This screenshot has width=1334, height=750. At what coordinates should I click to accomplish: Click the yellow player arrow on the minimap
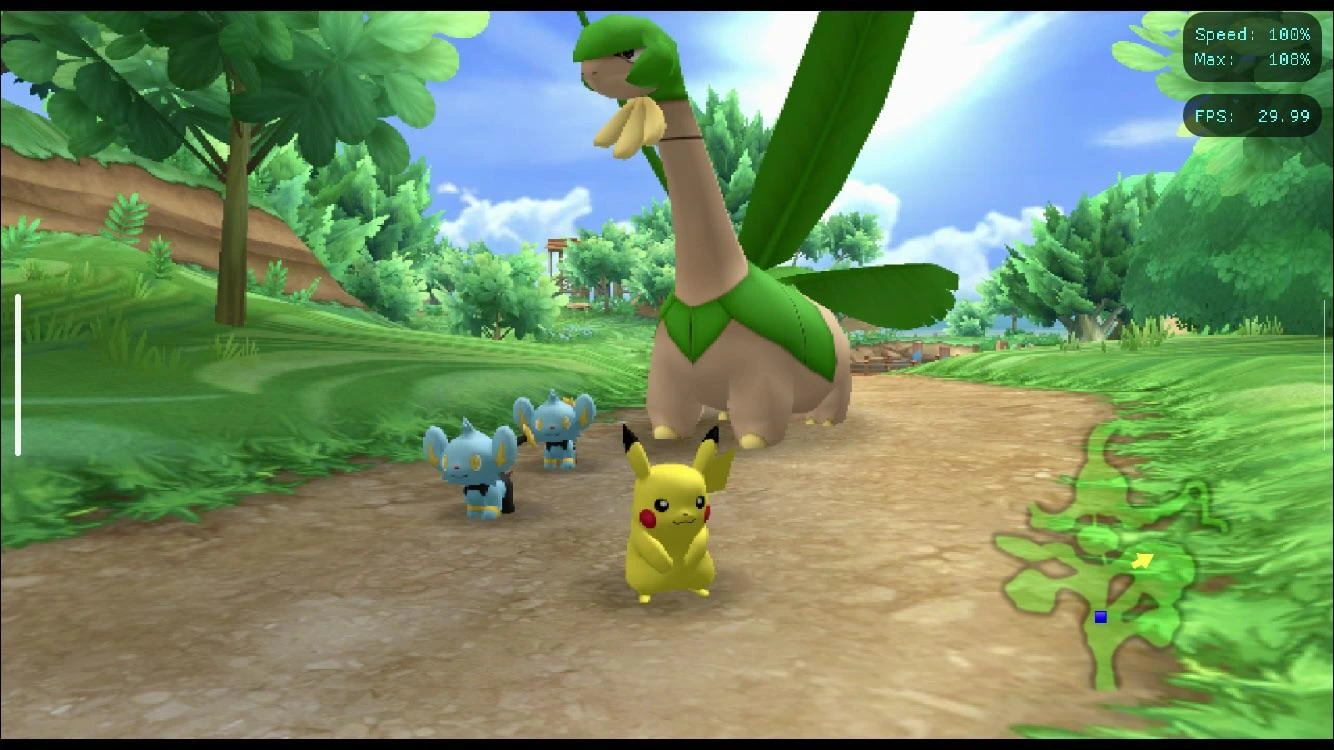point(1143,558)
